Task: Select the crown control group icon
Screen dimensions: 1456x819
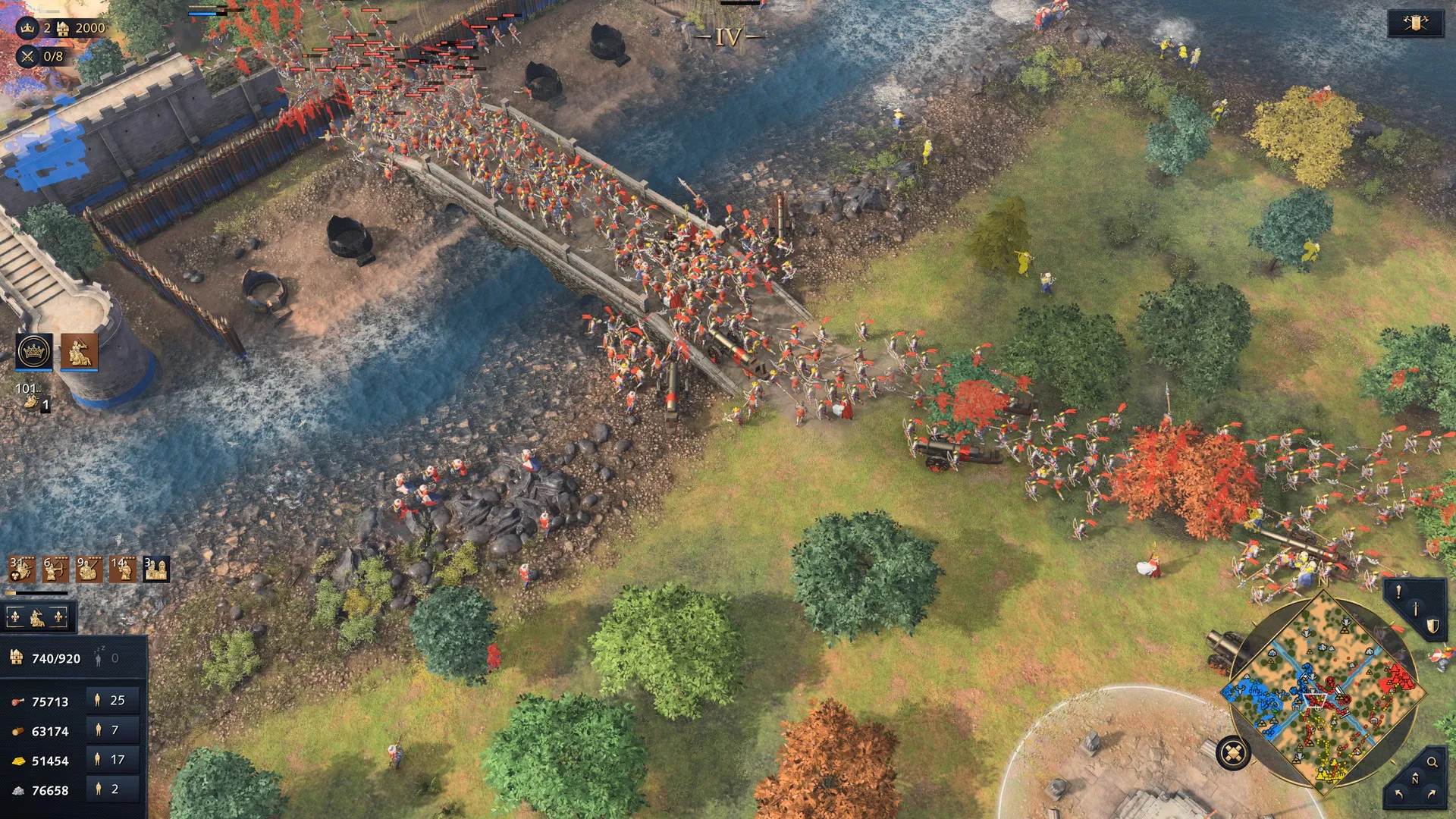Action: click(34, 352)
